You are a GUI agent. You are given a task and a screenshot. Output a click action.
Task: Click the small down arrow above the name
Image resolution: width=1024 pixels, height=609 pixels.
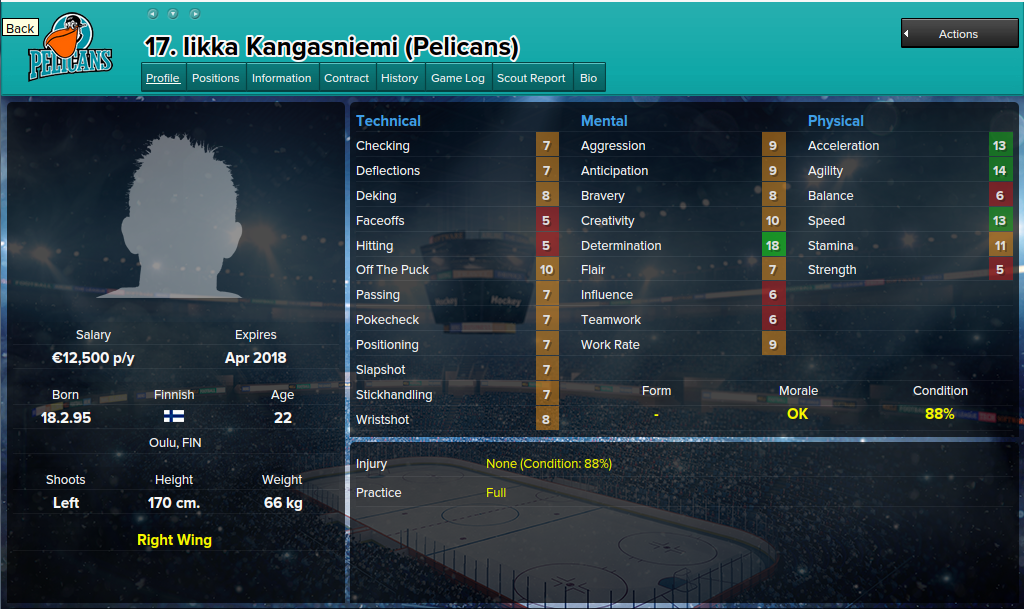tap(173, 14)
